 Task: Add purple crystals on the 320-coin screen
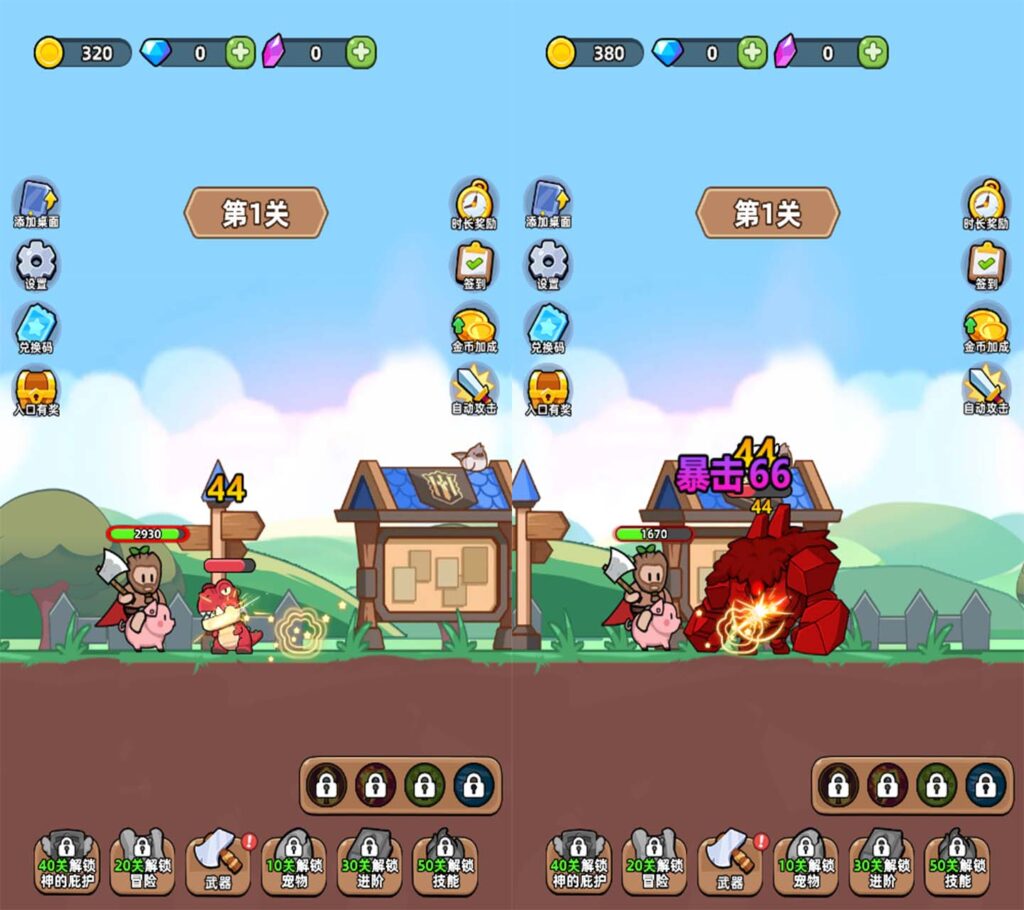pyautogui.click(x=361, y=53)
